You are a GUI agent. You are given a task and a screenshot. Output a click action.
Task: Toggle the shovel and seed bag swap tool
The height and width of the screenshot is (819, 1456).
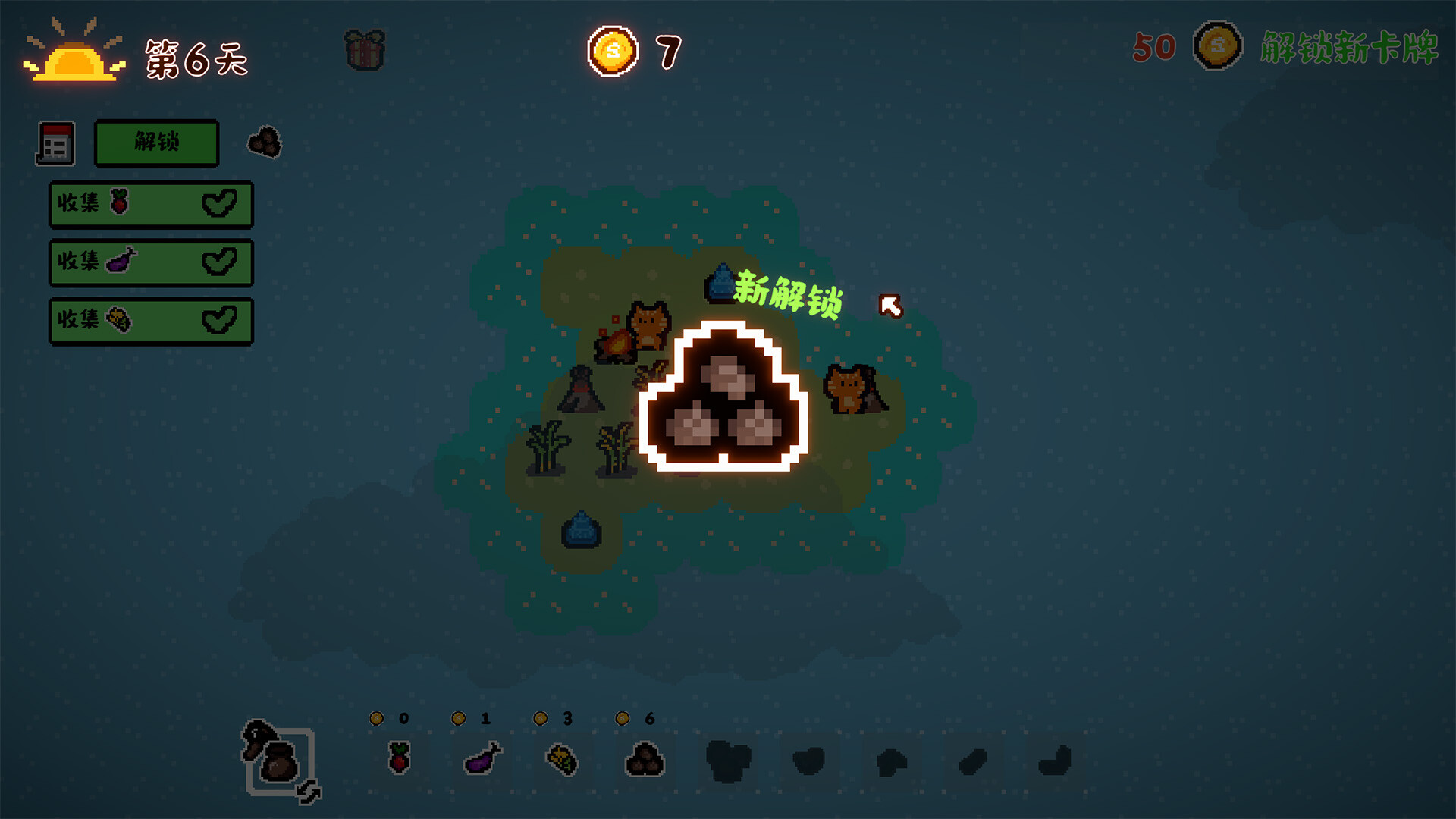[x=279, y=761]
